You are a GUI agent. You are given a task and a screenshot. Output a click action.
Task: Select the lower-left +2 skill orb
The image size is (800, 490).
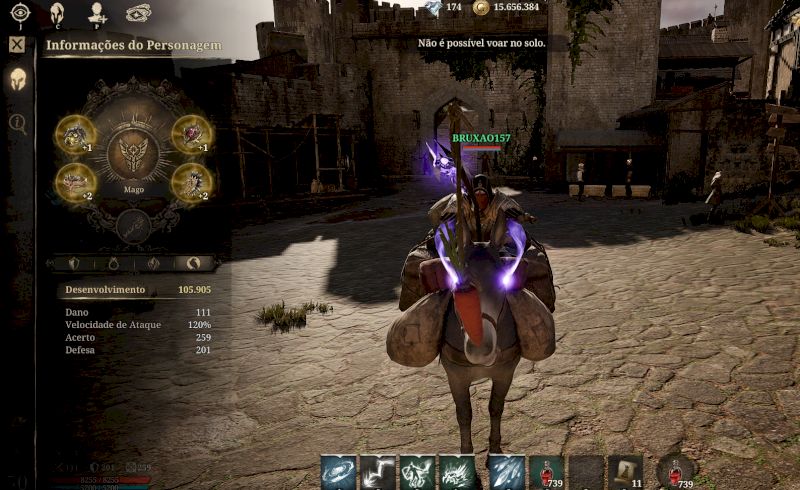pos(75,182)
